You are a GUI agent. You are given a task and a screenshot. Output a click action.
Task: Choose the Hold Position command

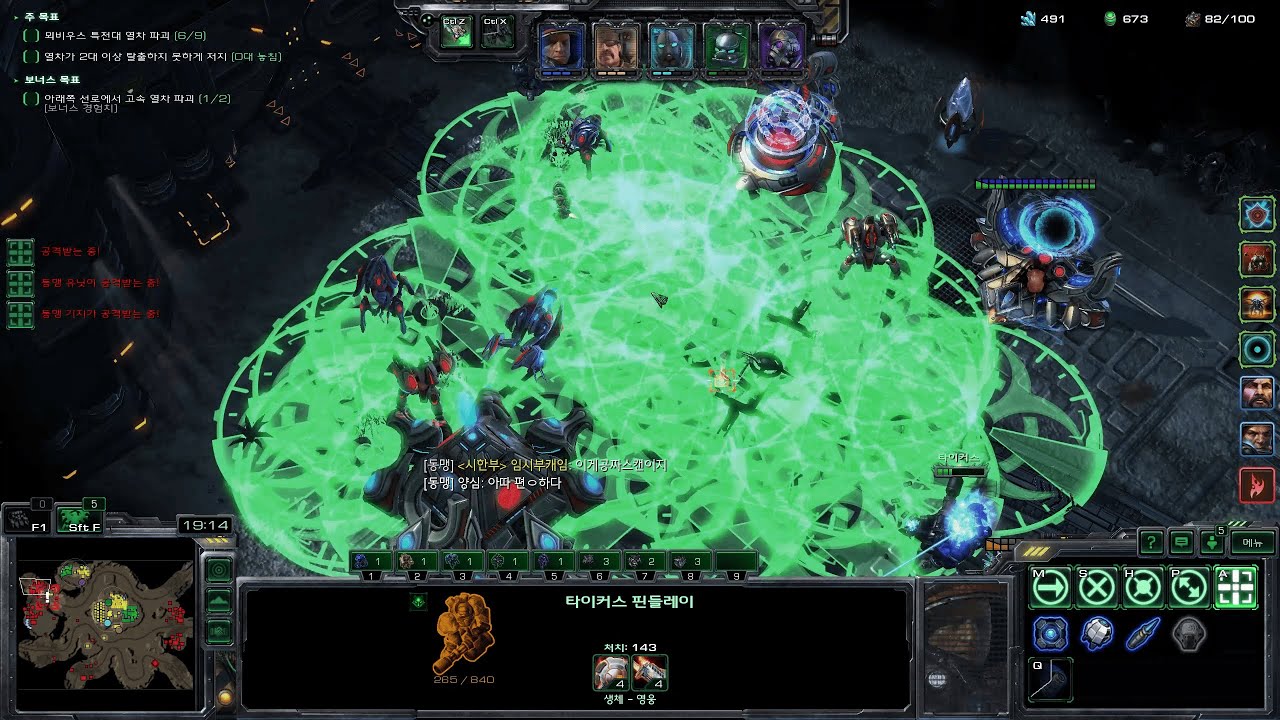(1143, 588)
